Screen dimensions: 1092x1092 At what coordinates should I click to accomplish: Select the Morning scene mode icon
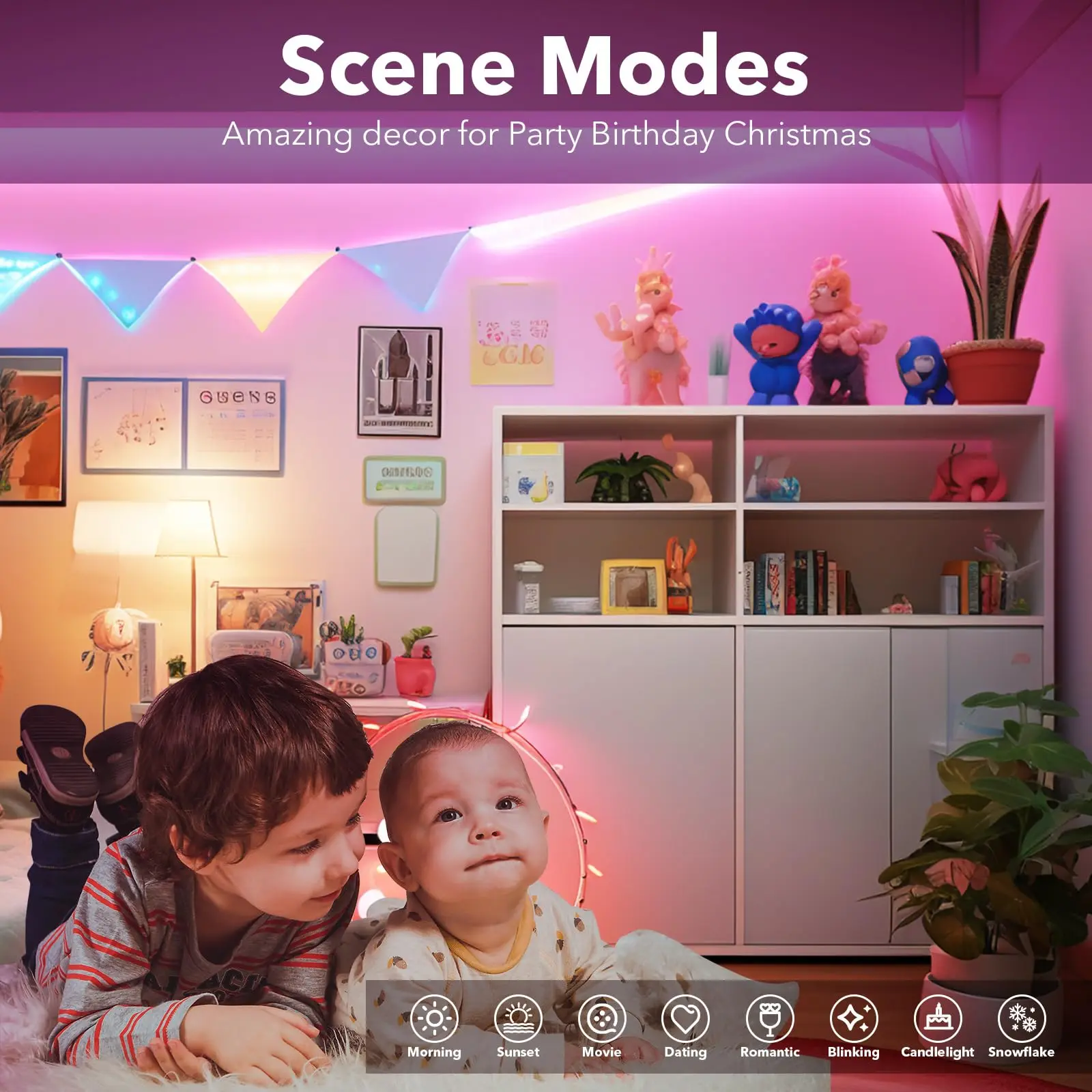[x=434, y=1019]
